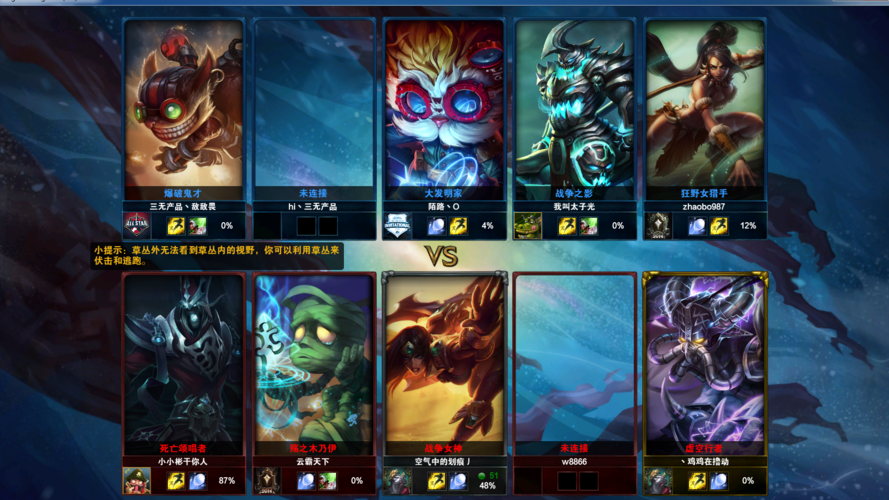This screenshot has width=889, height=500.
Task: Click the Invitational emblem under Heimerdinger
Action: pos(397,226)
